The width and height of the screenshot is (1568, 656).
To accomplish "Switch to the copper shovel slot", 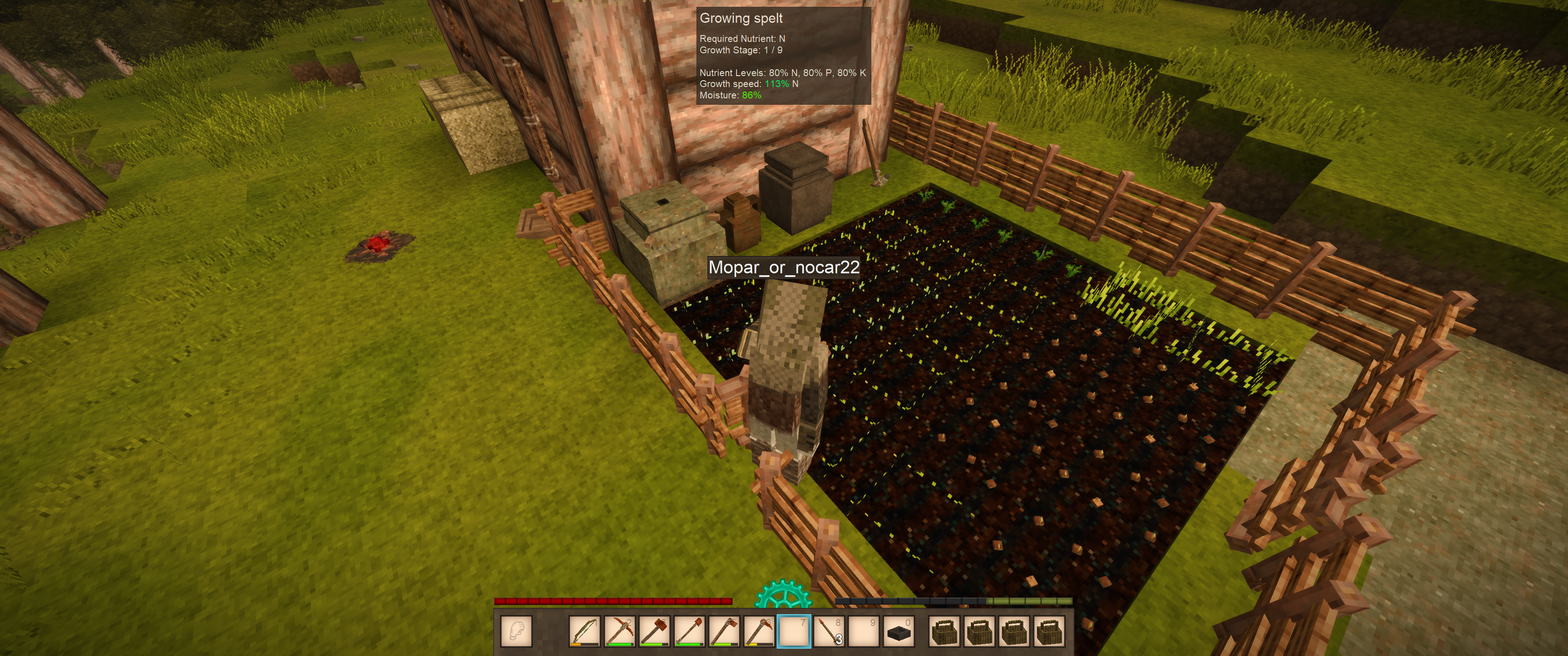I will (690, 631).
